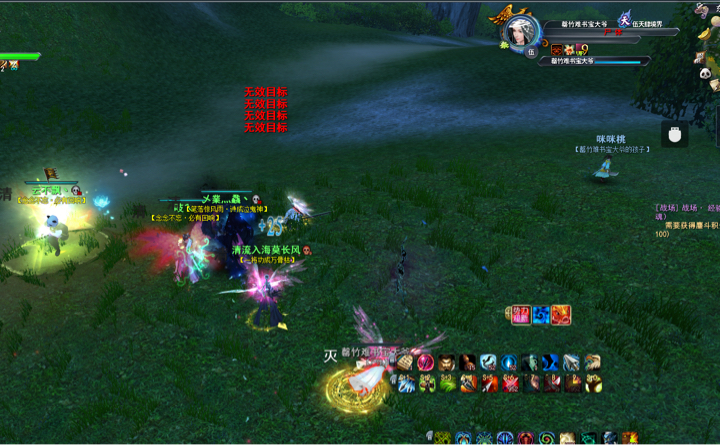
Task: Click the 伍 badge beside the target portrait
Action: [x=531, y=52]
